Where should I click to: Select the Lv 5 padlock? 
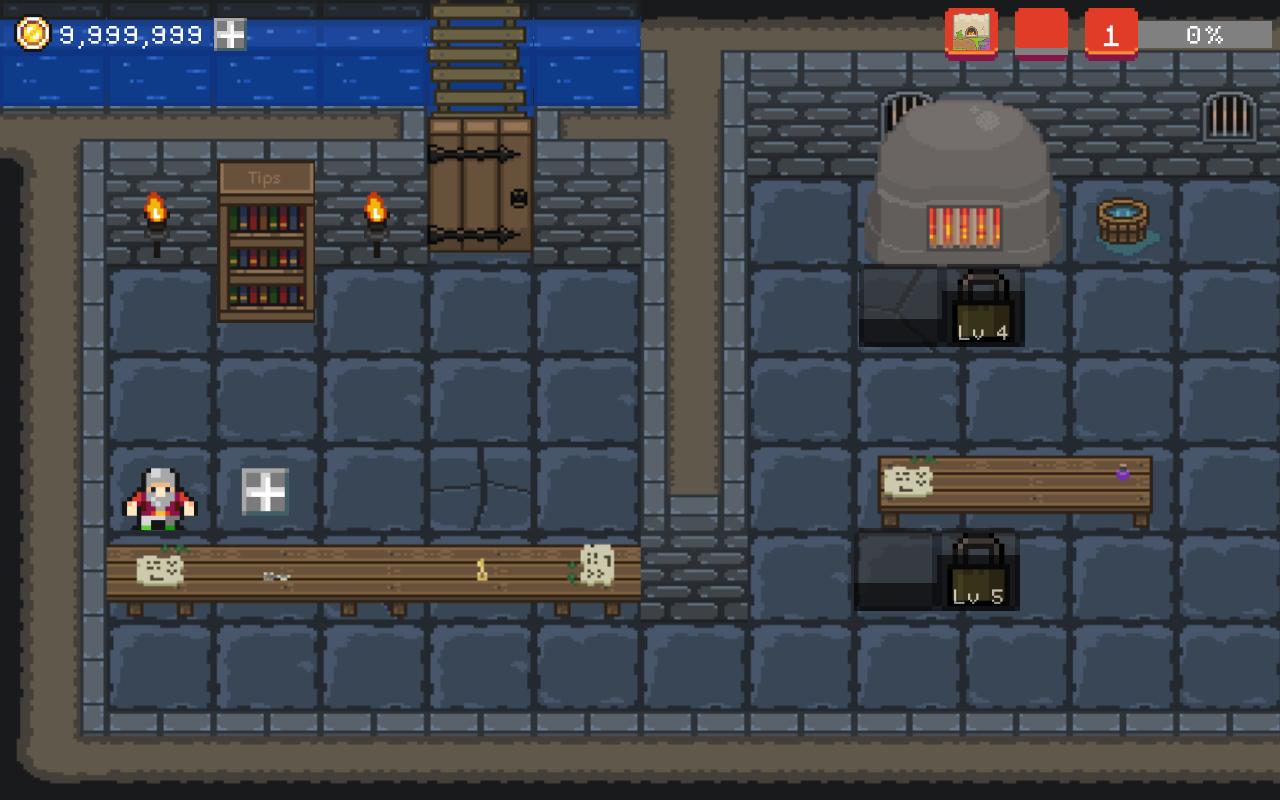point(978,570)
